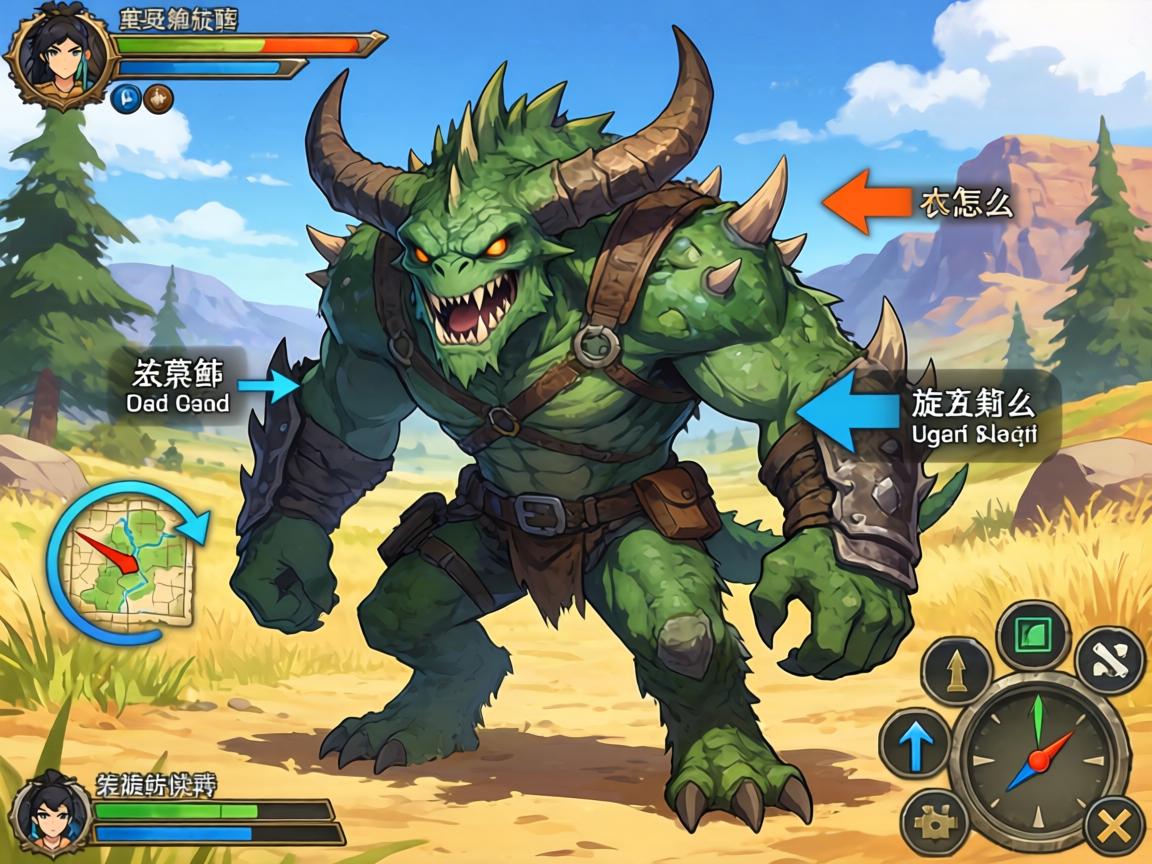This screenshot has width=1152, height=864.
Task: Select the "Ugari Slaqtt" callout label
Action: point(972,417)
